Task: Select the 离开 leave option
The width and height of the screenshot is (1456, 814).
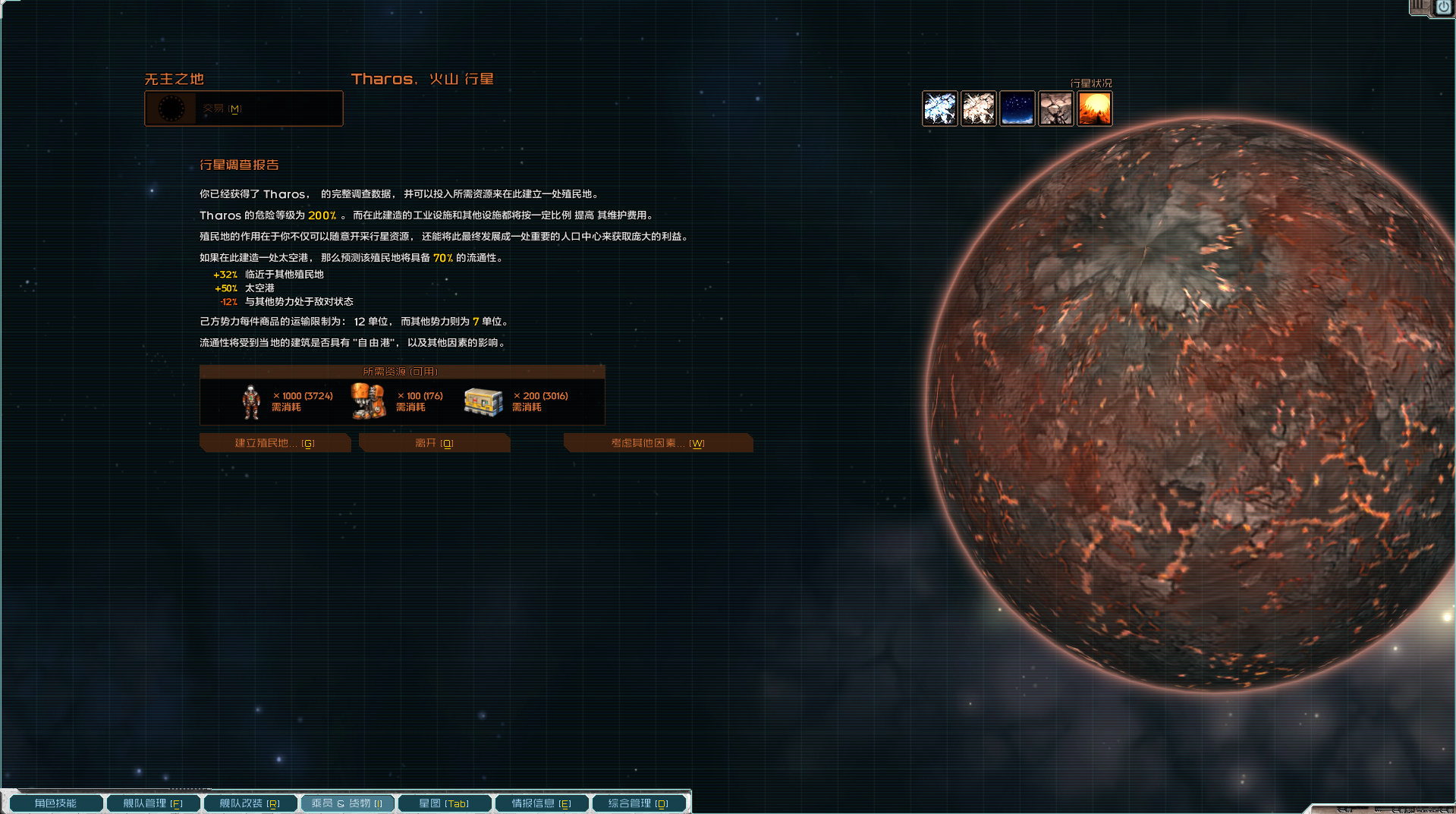Action: pos(434,443)
